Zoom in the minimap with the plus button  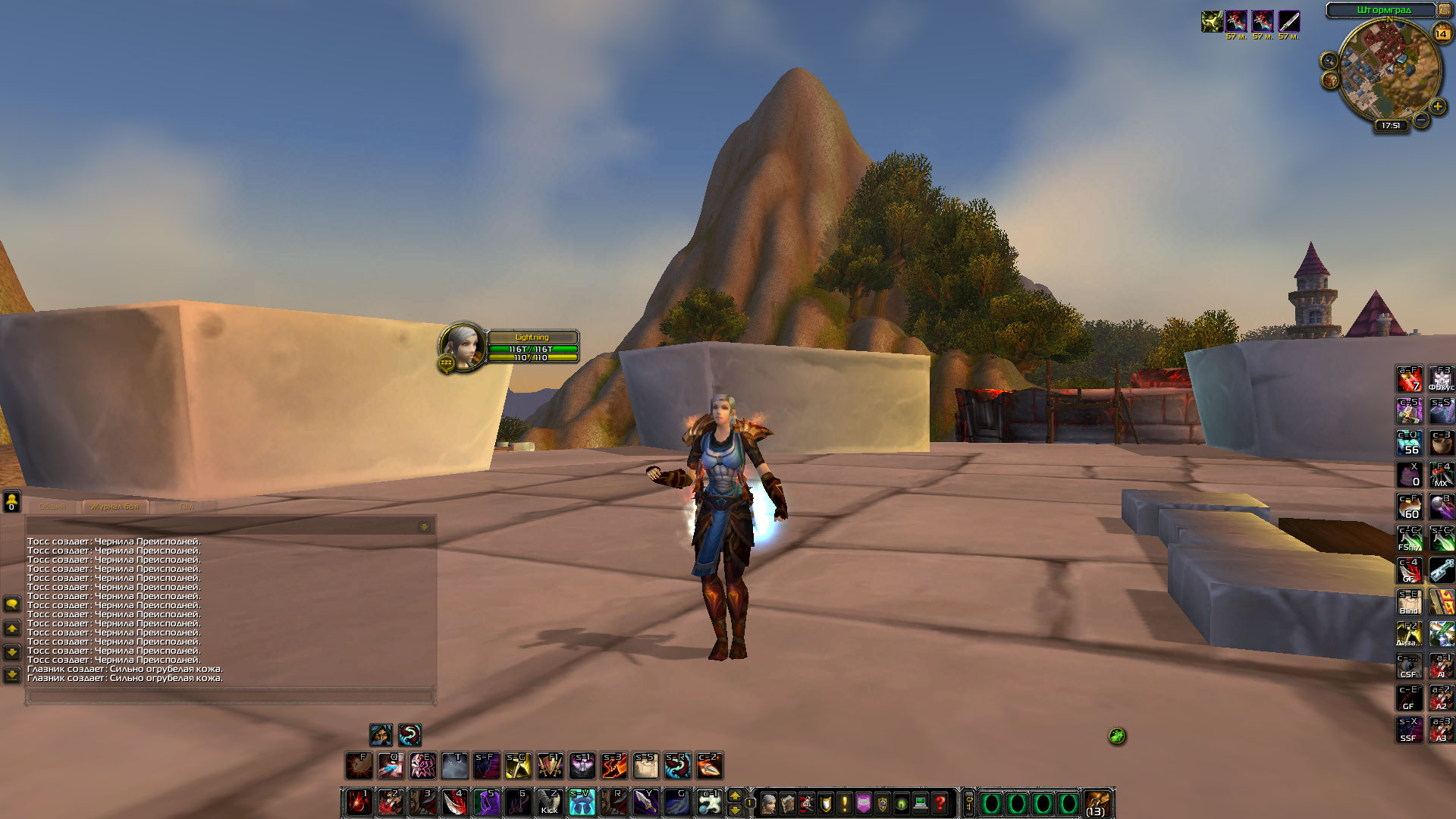click(1438, 107)
